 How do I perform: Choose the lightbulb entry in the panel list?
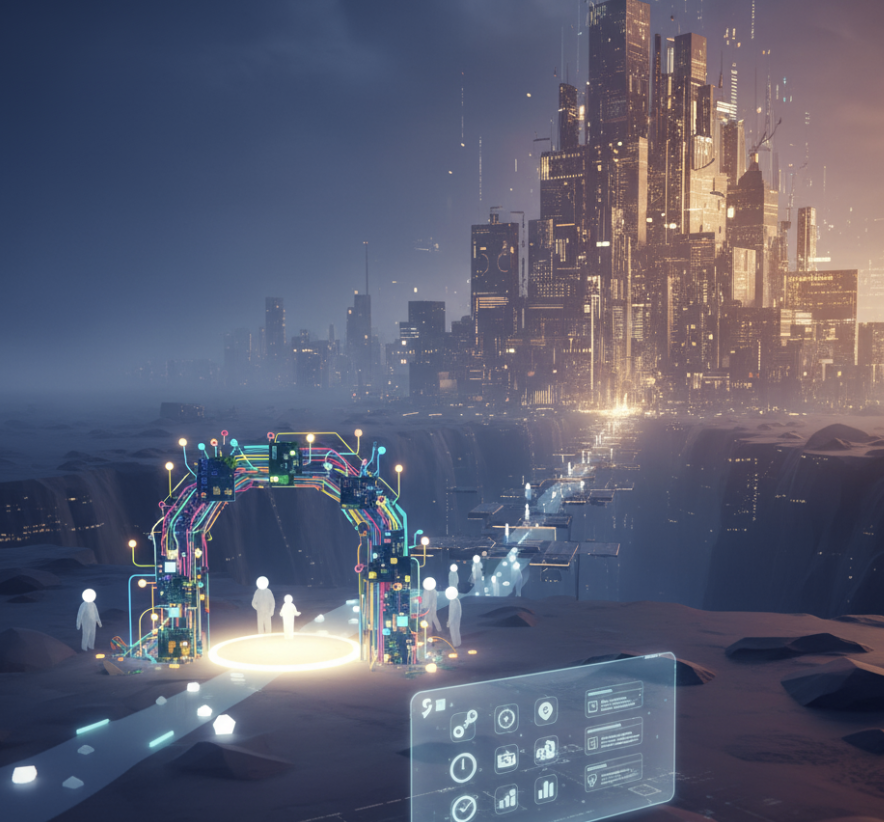(x=592, y=779)
